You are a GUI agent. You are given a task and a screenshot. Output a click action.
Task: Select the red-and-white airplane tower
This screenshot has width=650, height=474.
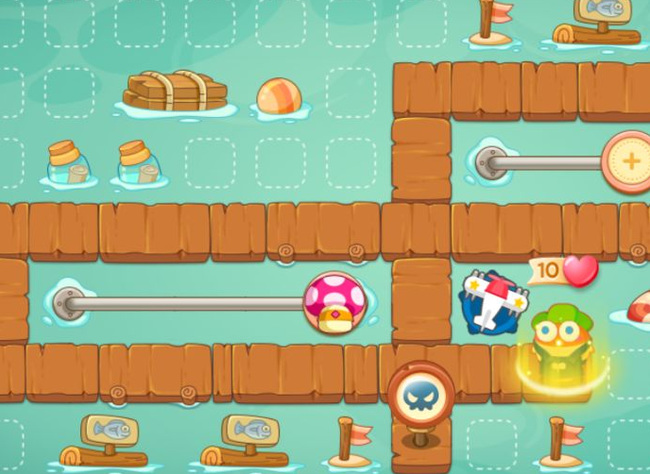(492, 303)
